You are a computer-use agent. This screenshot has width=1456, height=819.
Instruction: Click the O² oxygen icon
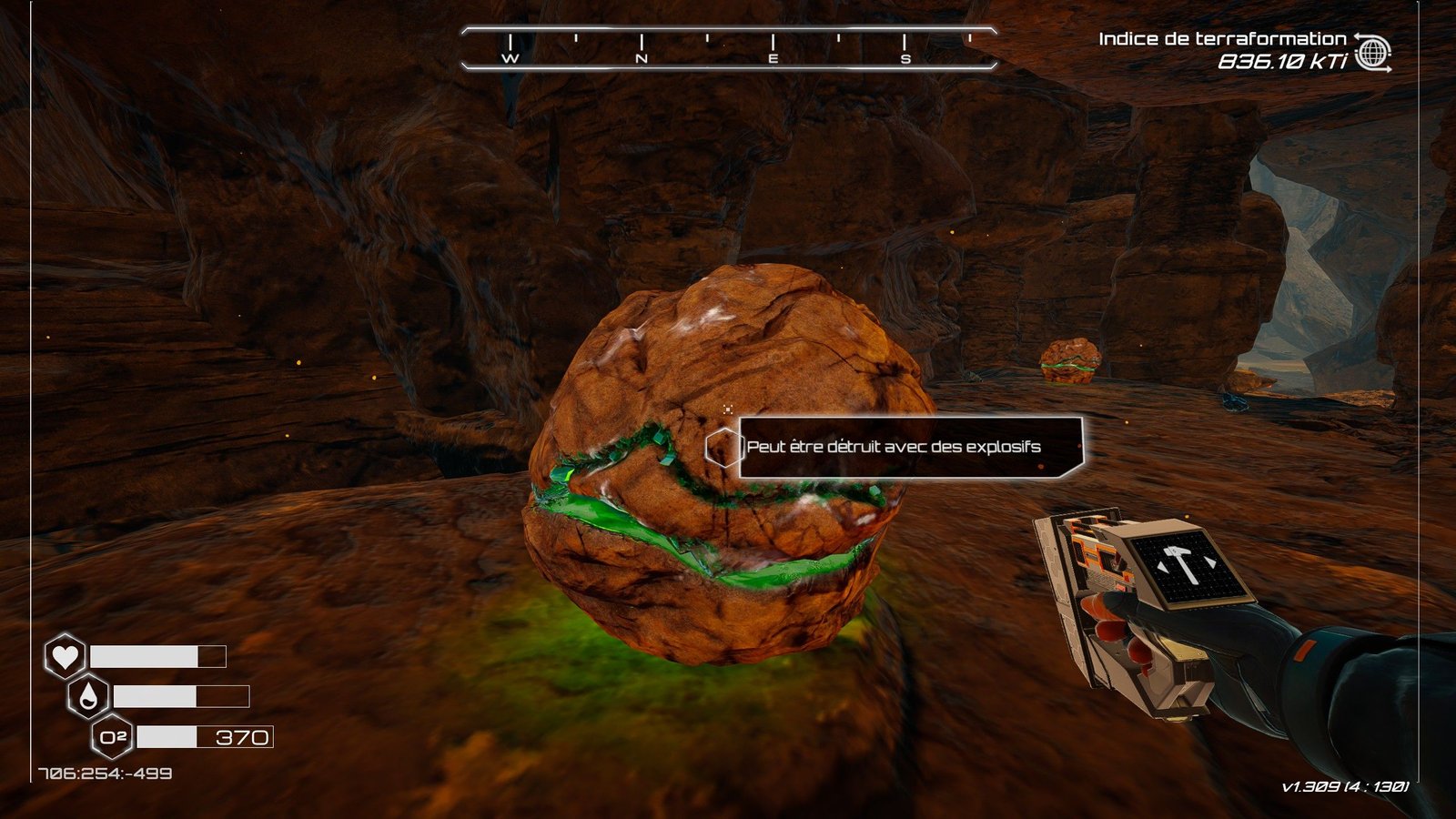113,737
